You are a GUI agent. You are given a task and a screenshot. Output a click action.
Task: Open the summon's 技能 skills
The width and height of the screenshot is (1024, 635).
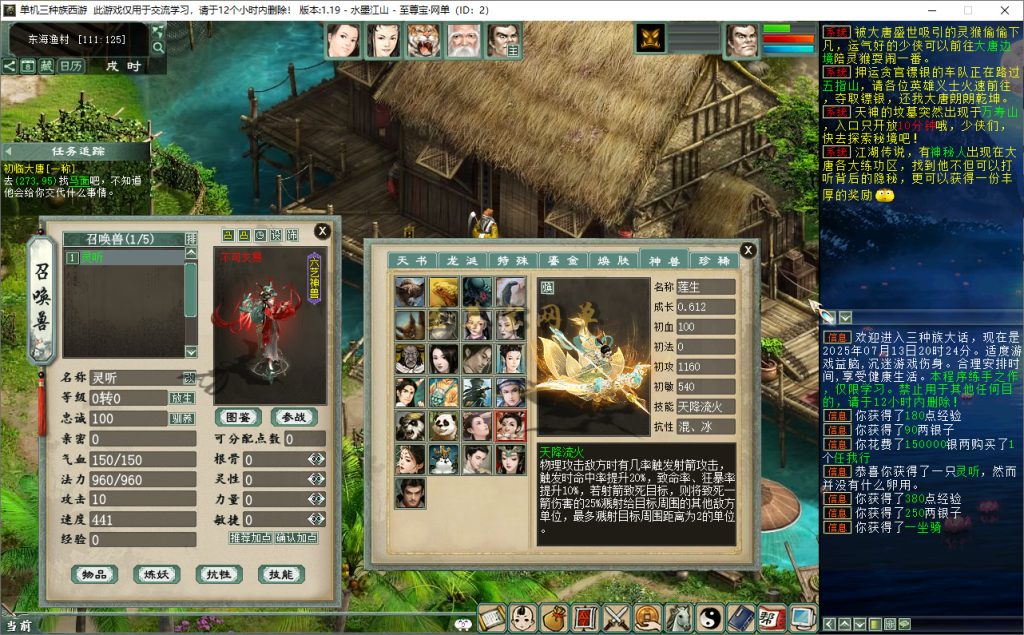[280, 574]
